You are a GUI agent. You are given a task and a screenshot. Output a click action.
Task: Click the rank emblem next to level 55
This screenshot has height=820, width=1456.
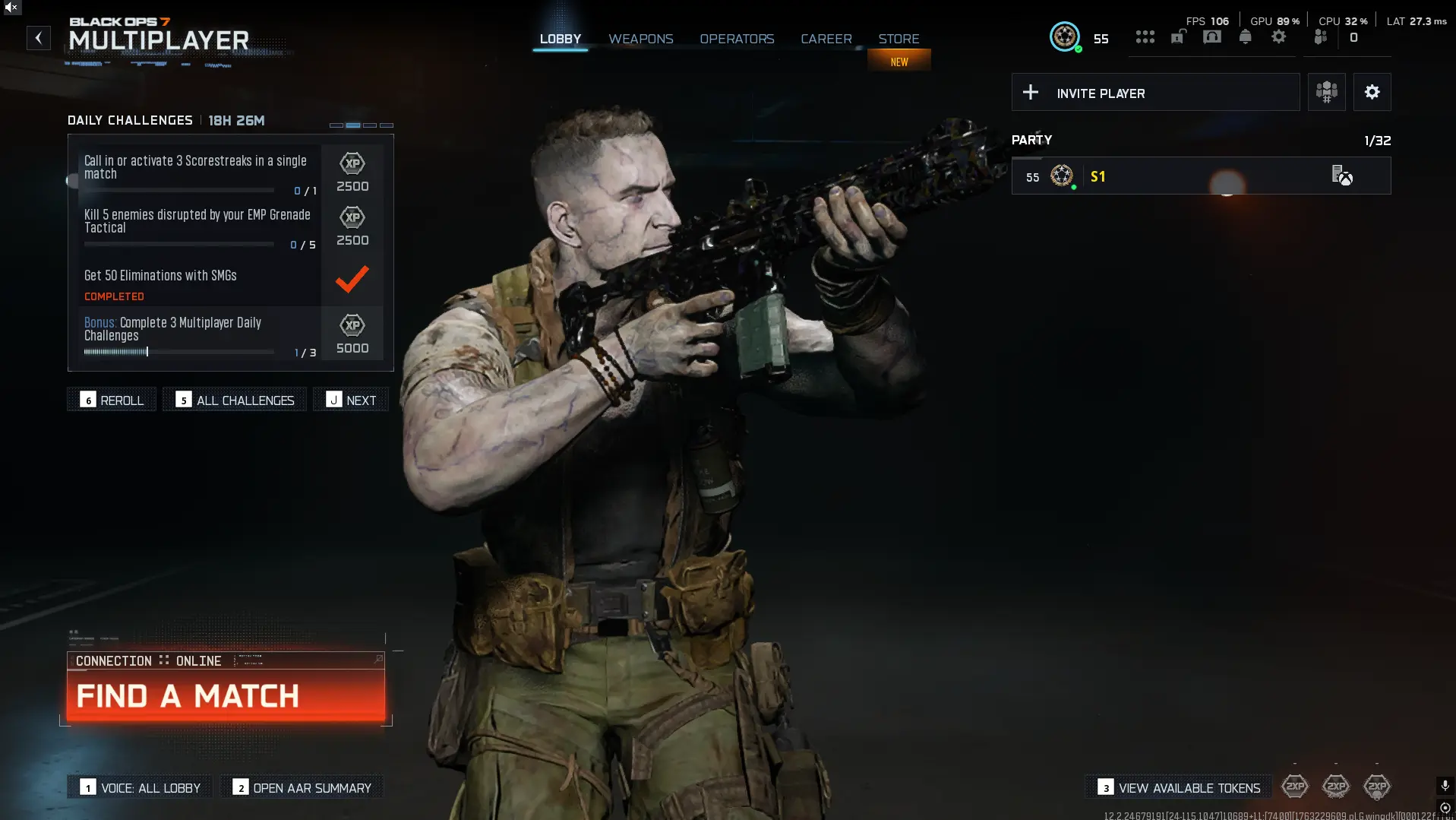click(1064, 36)
